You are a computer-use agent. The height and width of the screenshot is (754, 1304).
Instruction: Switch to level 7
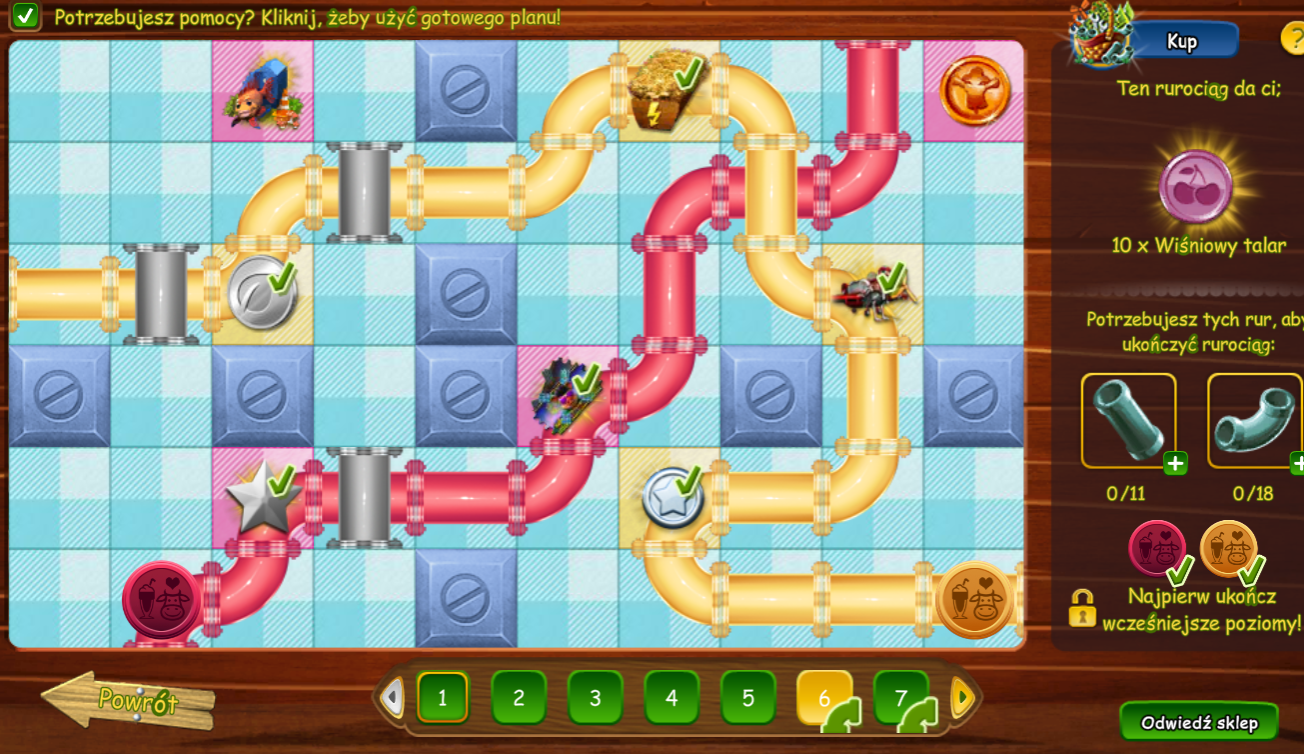[900, 697]
